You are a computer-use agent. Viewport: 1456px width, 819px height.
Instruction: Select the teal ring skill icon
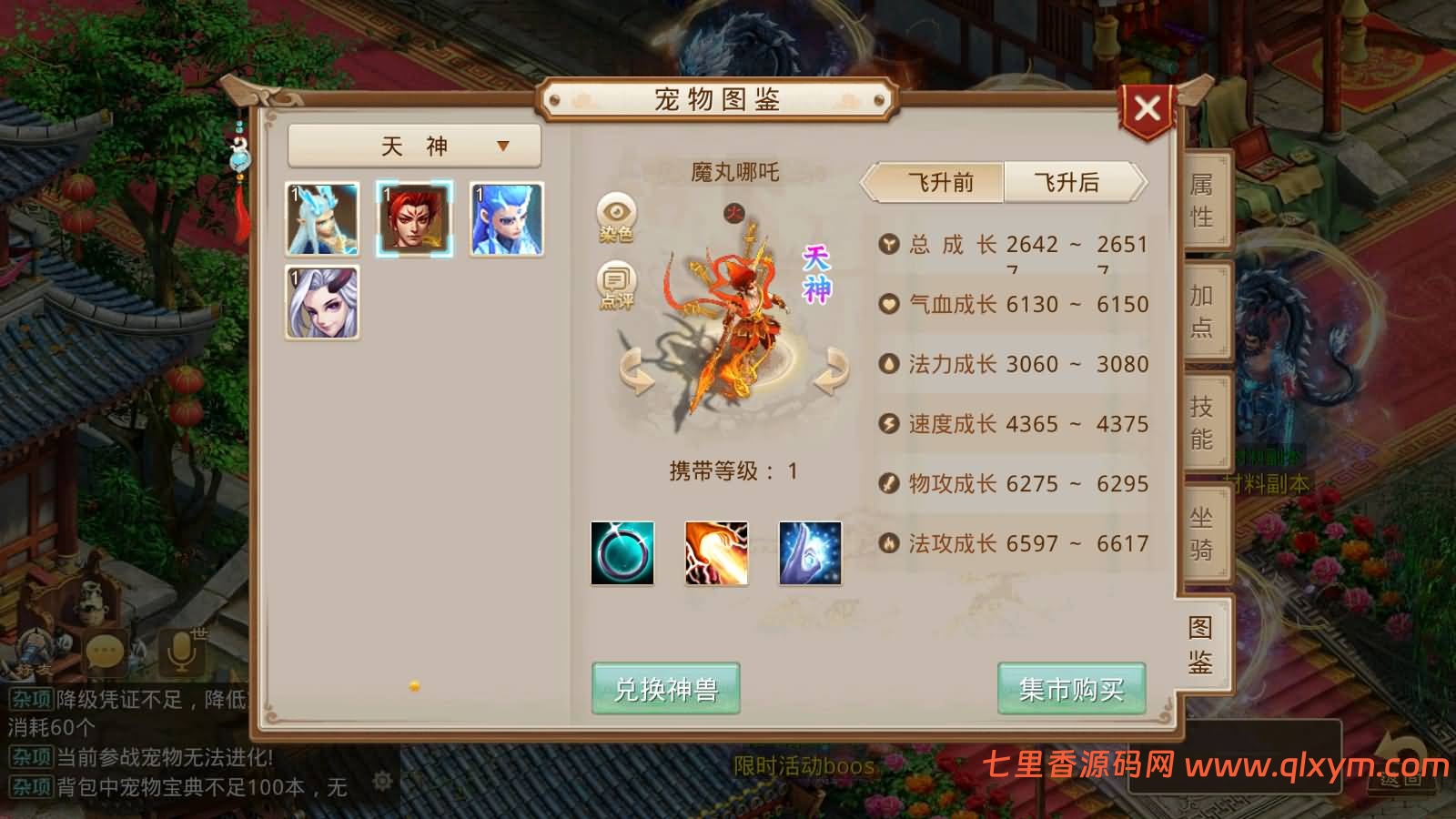tap(622, 553)
